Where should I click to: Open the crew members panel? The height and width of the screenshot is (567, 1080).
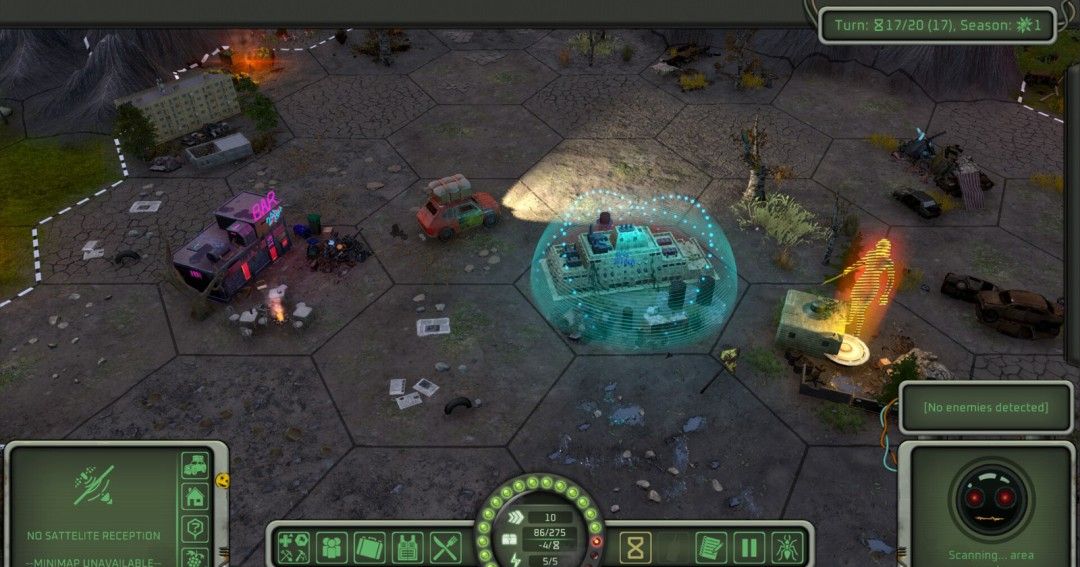point(331,547)
